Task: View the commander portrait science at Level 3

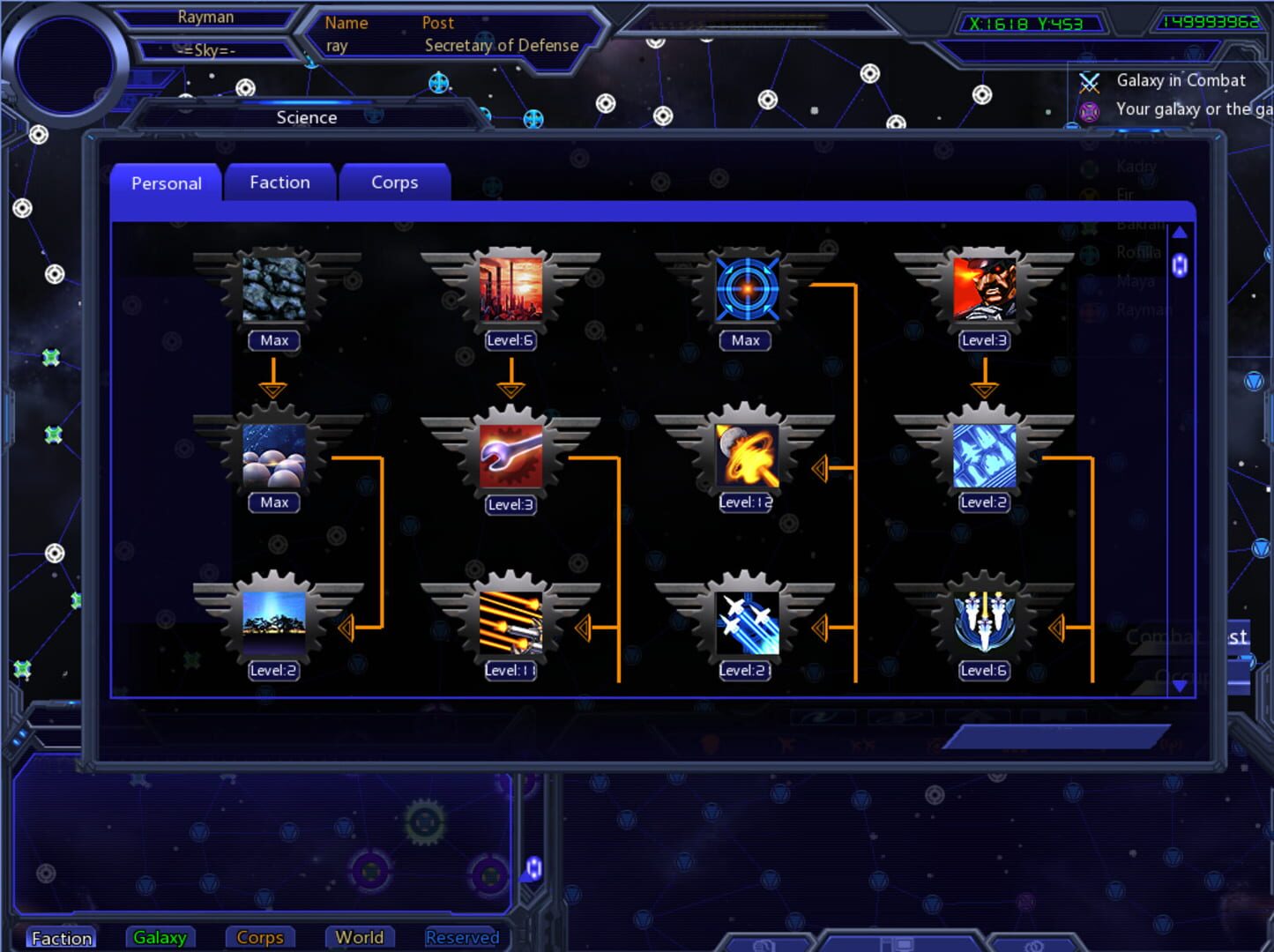Action: click(x=983, y=291)
